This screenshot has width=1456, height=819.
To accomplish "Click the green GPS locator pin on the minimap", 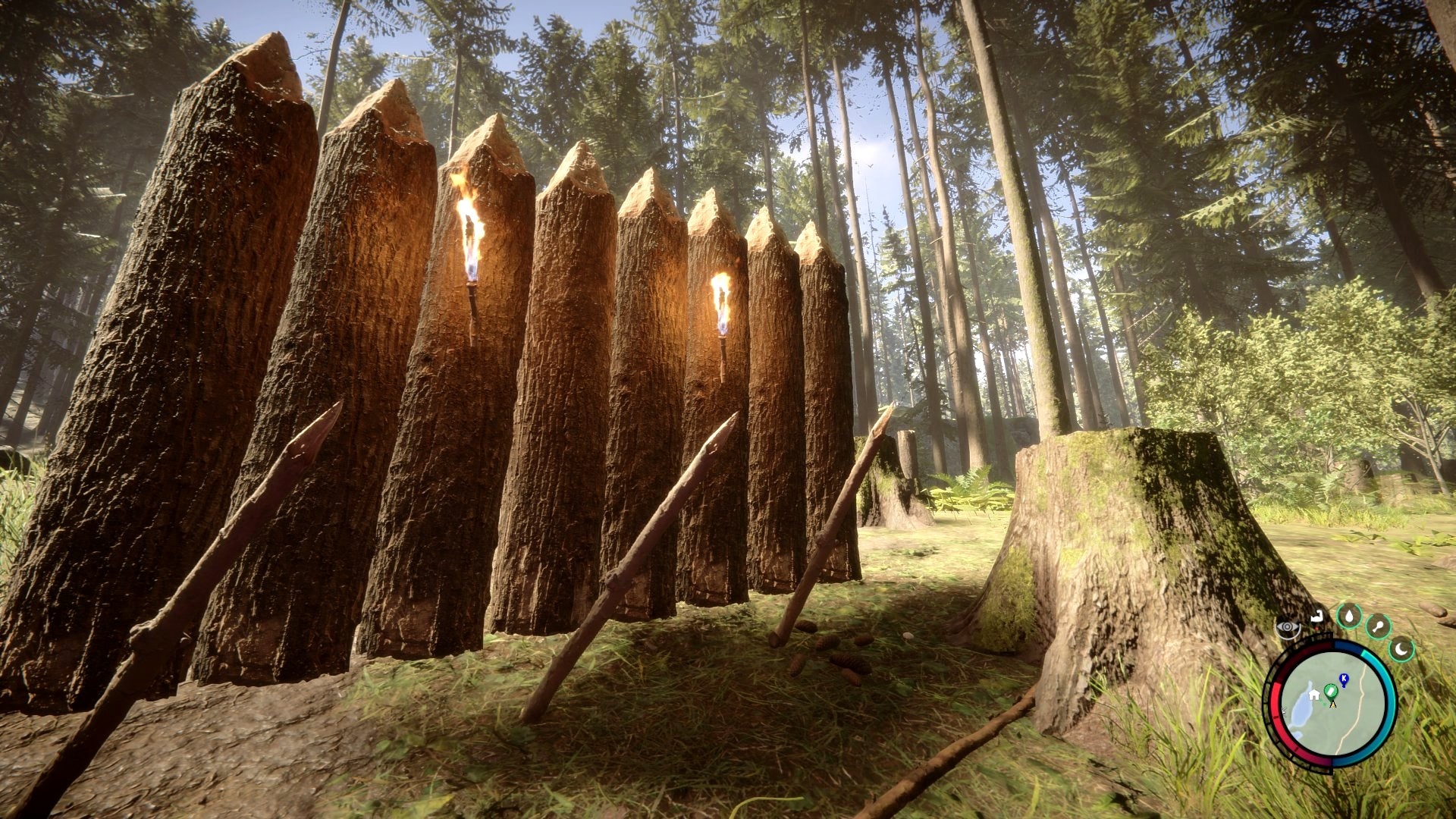I will [x=1331, y=692].
